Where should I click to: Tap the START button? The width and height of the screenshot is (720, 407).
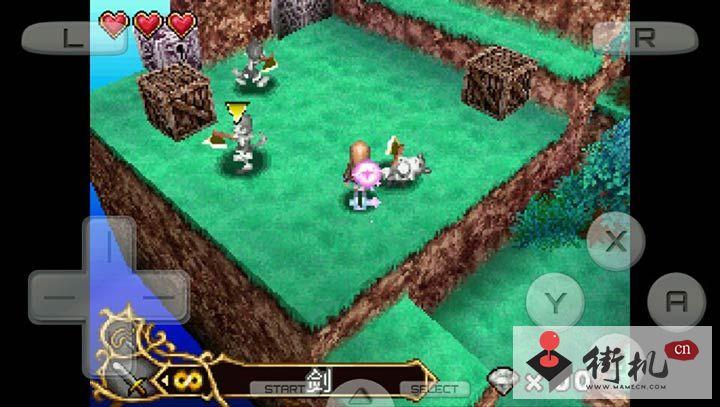pos(277,388)
